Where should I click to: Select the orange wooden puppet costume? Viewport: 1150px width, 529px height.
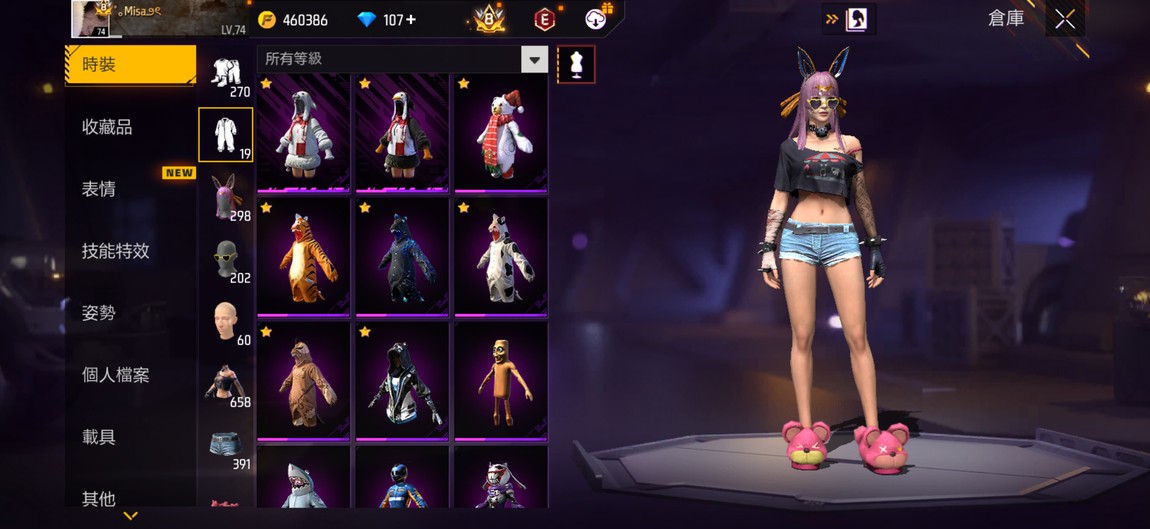point(501,381)
